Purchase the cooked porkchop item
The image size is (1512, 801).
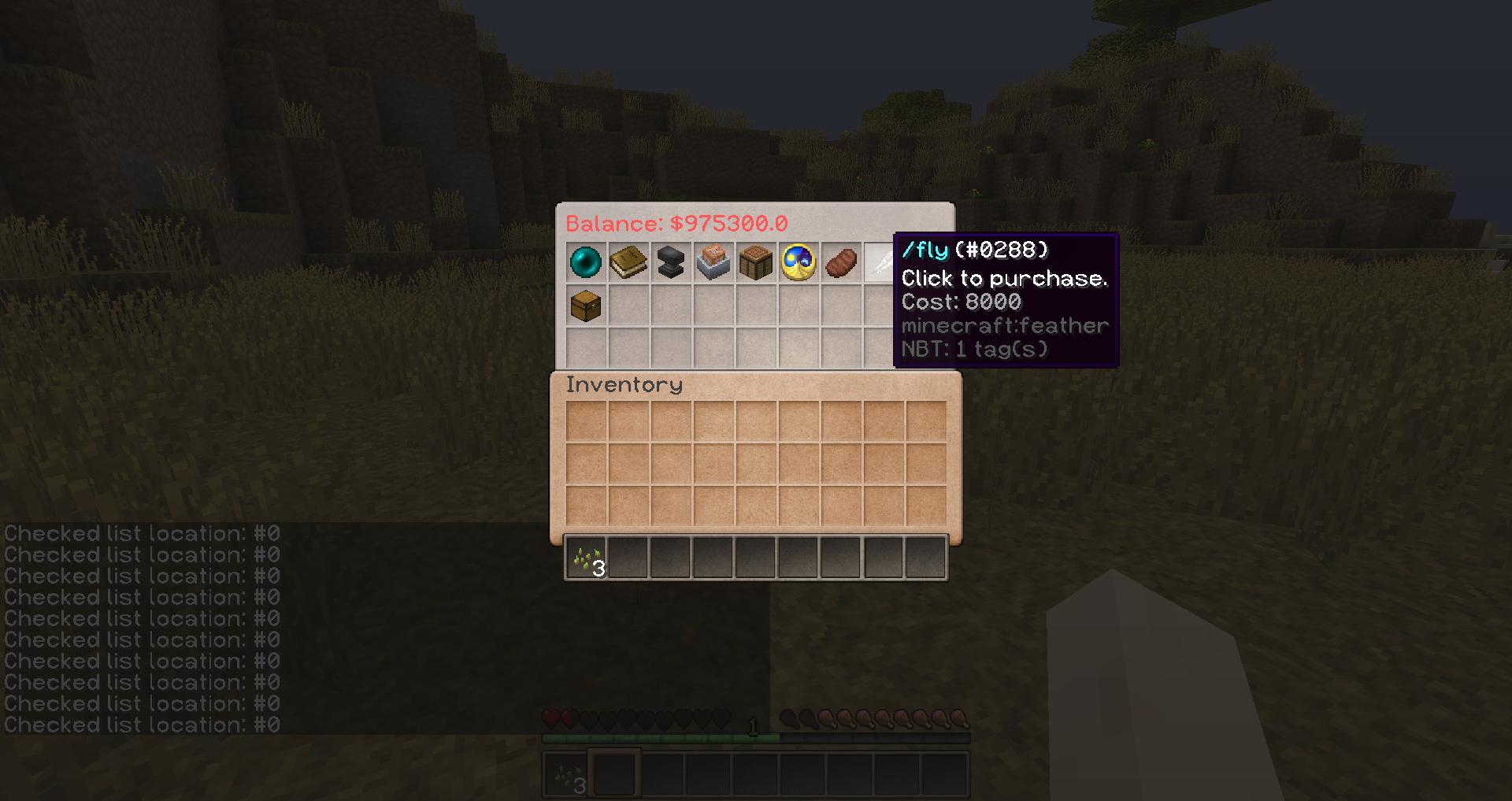click(839, 261)
